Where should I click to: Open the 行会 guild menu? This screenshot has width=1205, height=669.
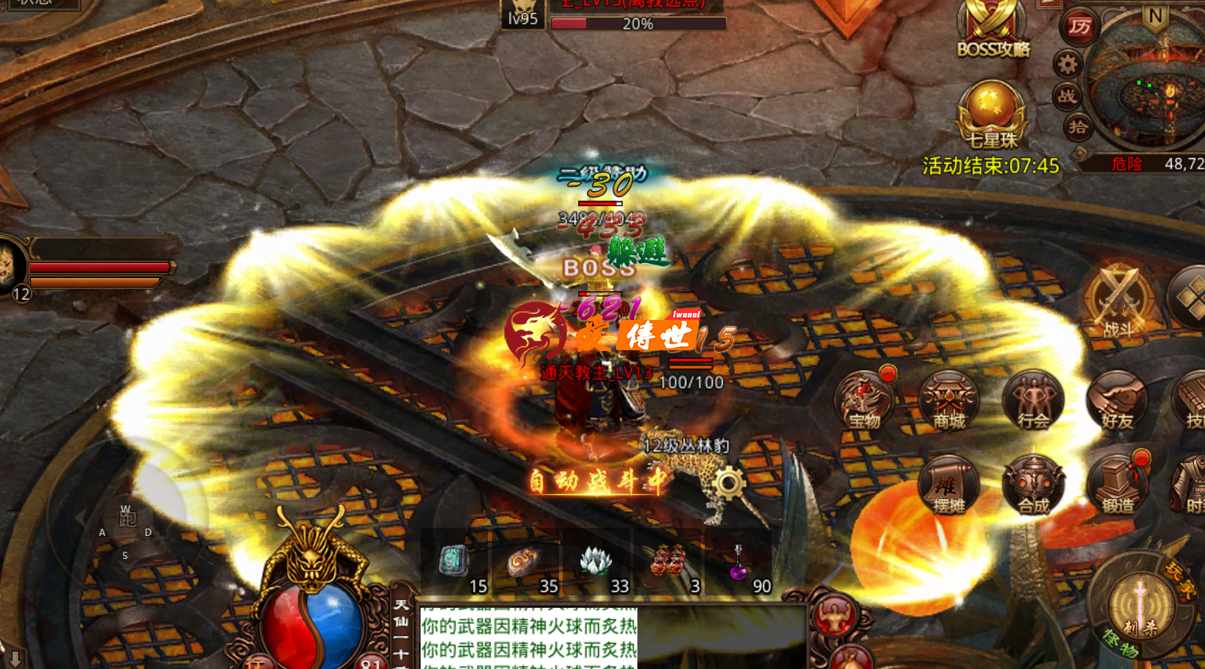pyautogui.click(x=1032, y=400)
